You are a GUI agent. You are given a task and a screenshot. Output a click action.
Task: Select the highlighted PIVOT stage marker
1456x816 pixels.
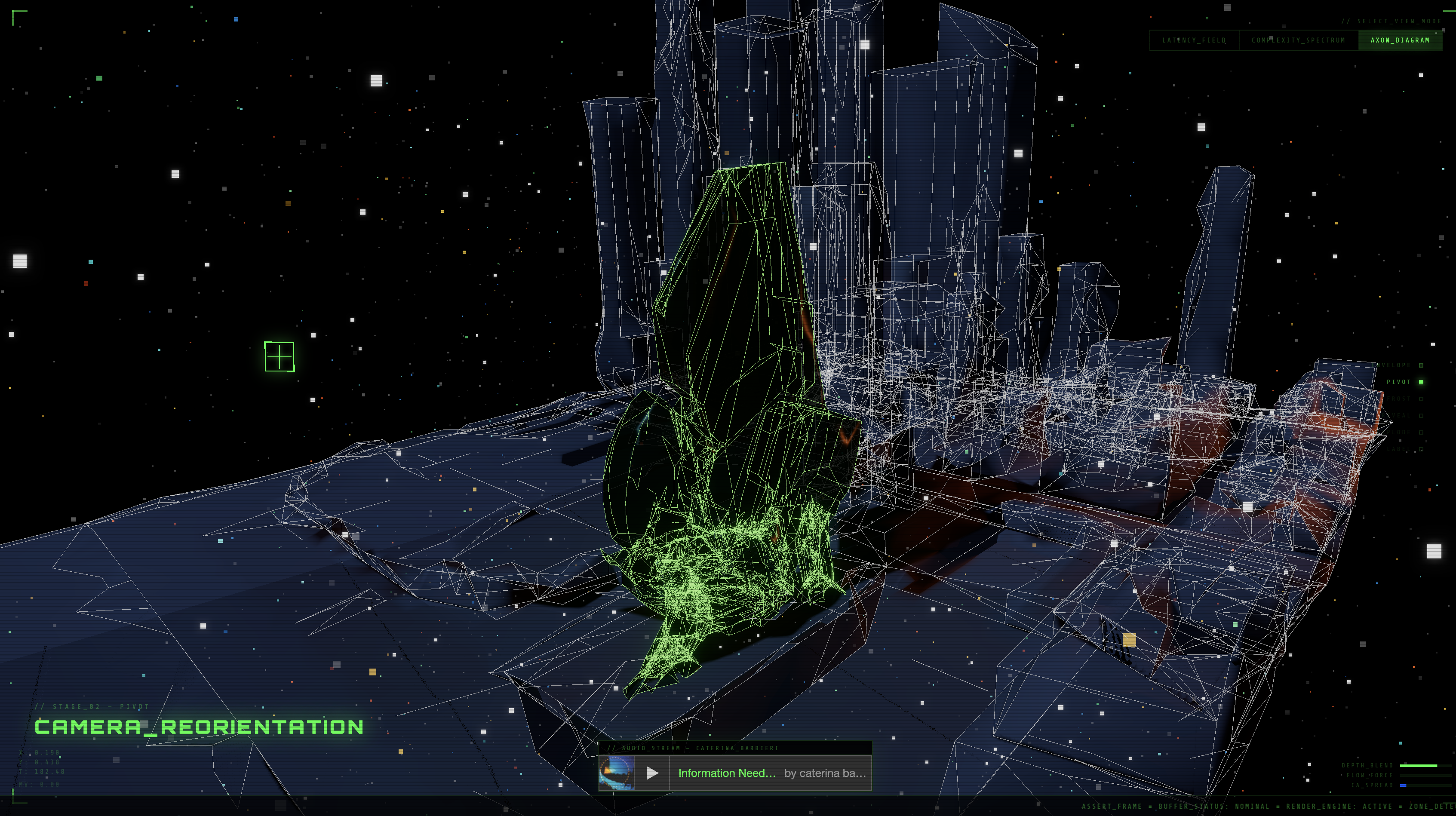coord(1421,382)
